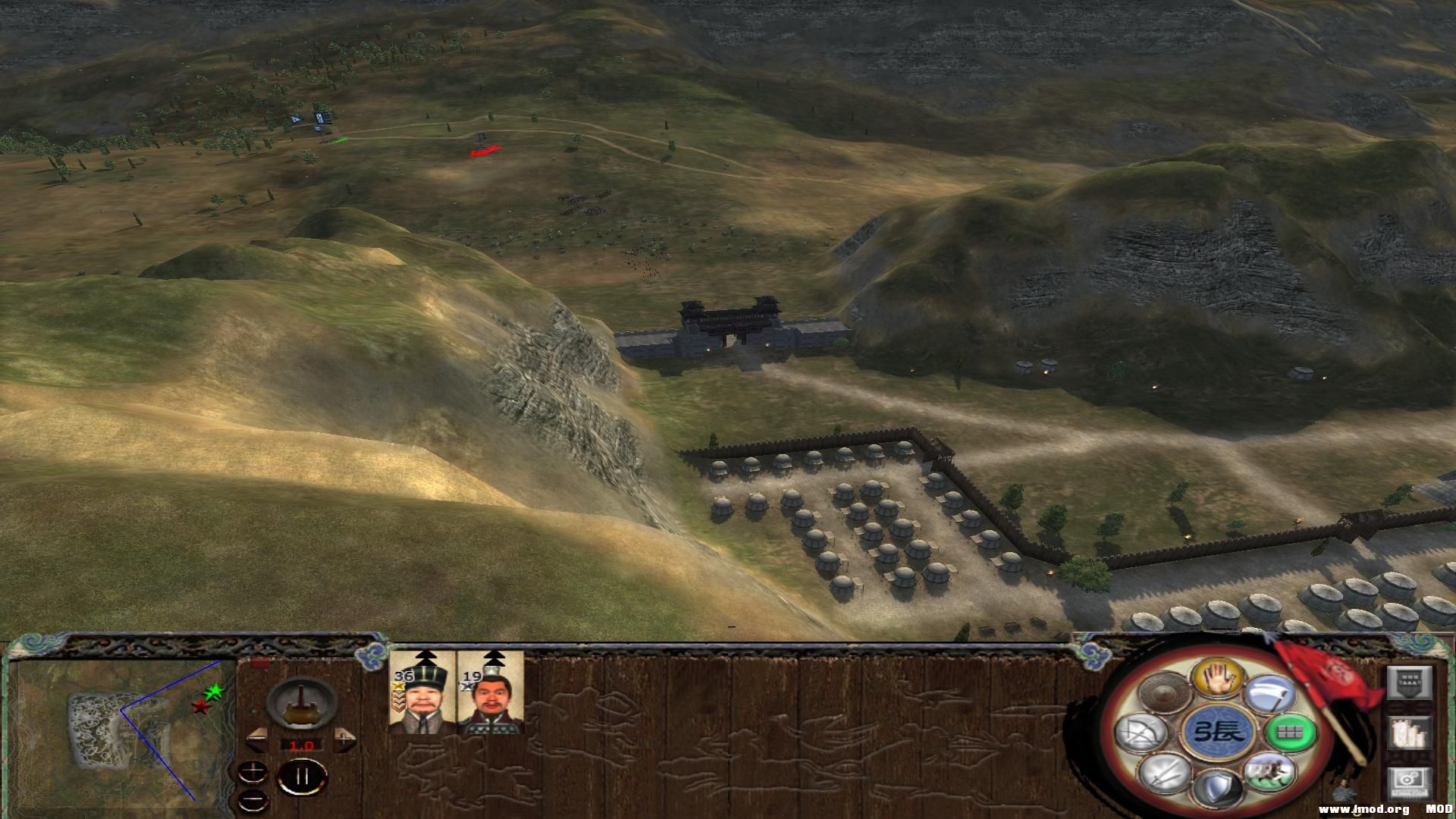Activate the white flag withdraw button
Image resolution: width=1456 pixels, height=819 pixels.
1271,694
